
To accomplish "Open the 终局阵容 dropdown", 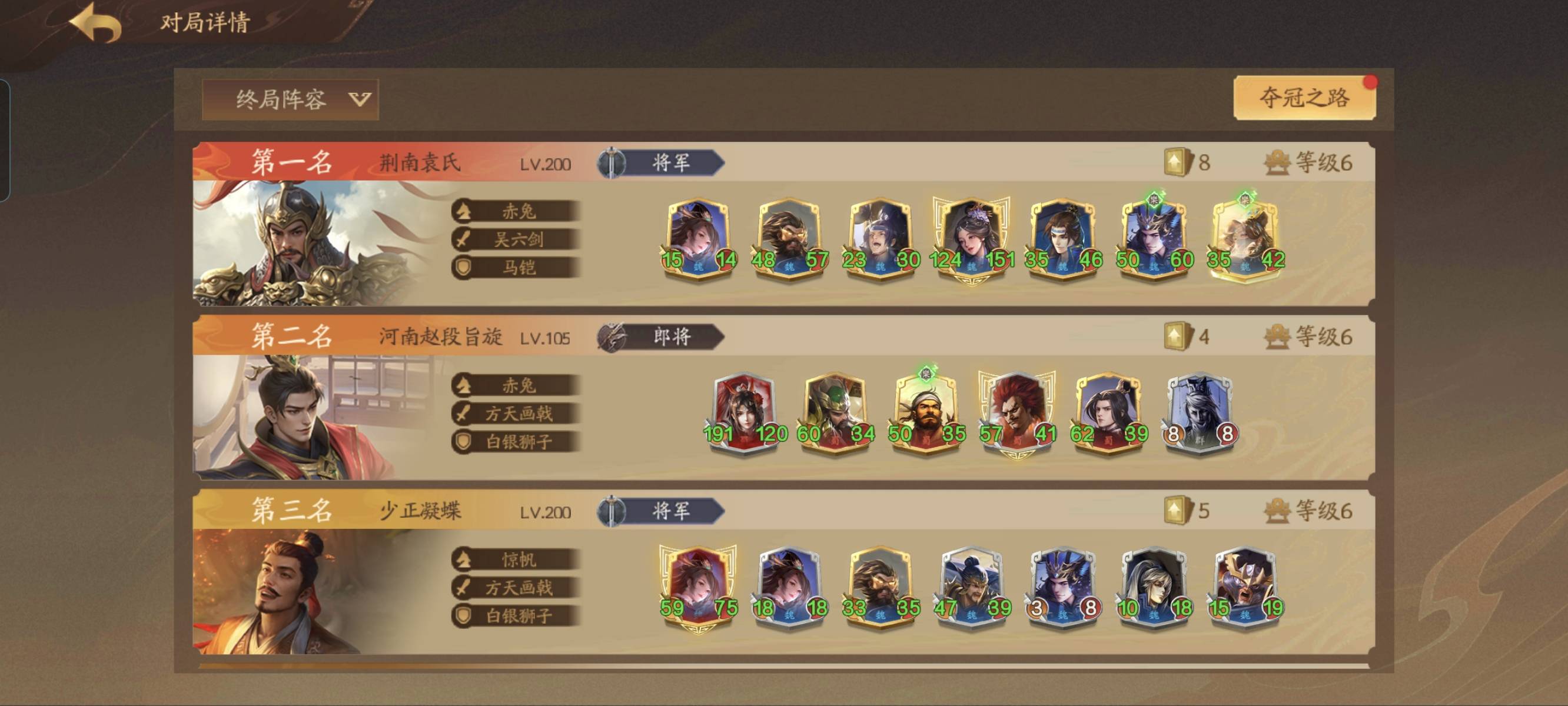I will [290, 99].
